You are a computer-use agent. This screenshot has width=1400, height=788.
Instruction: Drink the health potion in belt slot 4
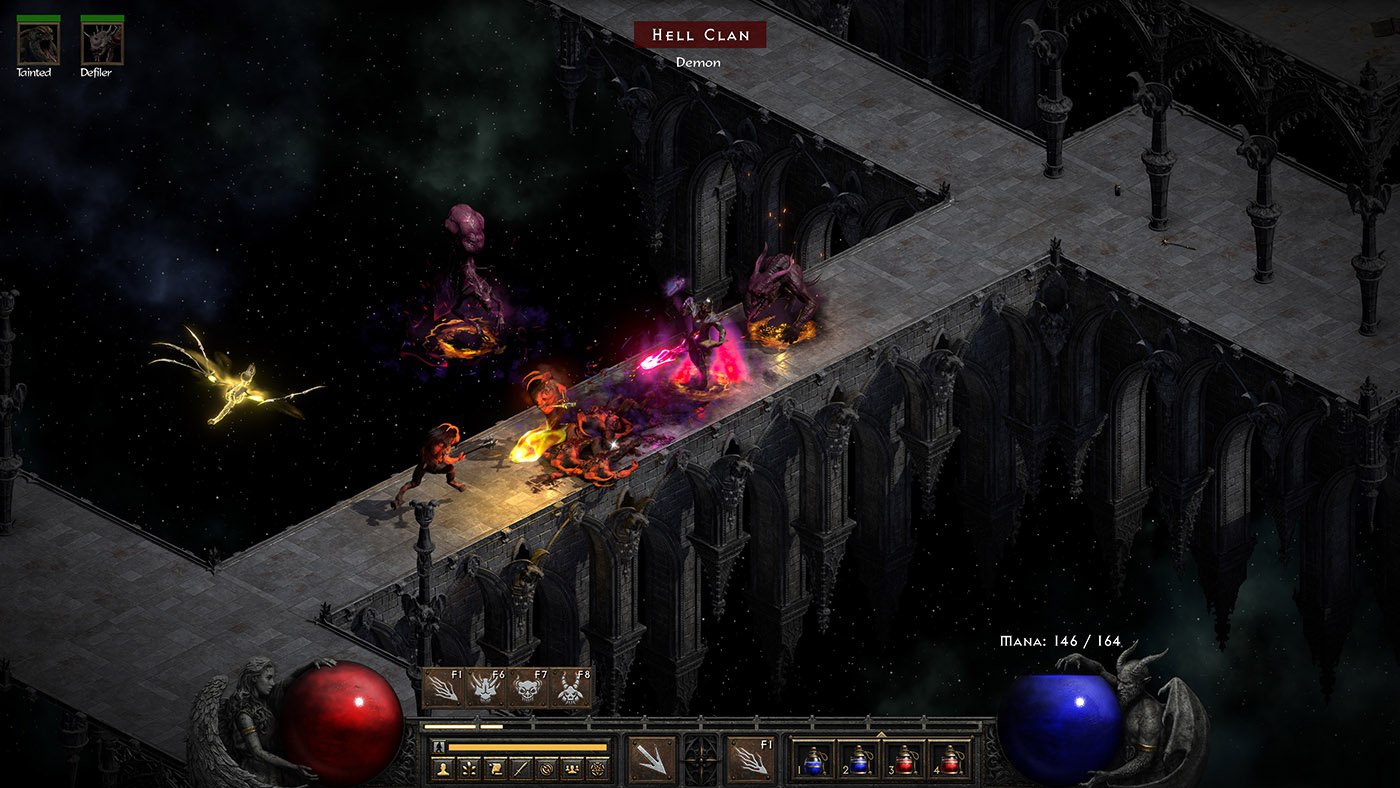point(948,759)
